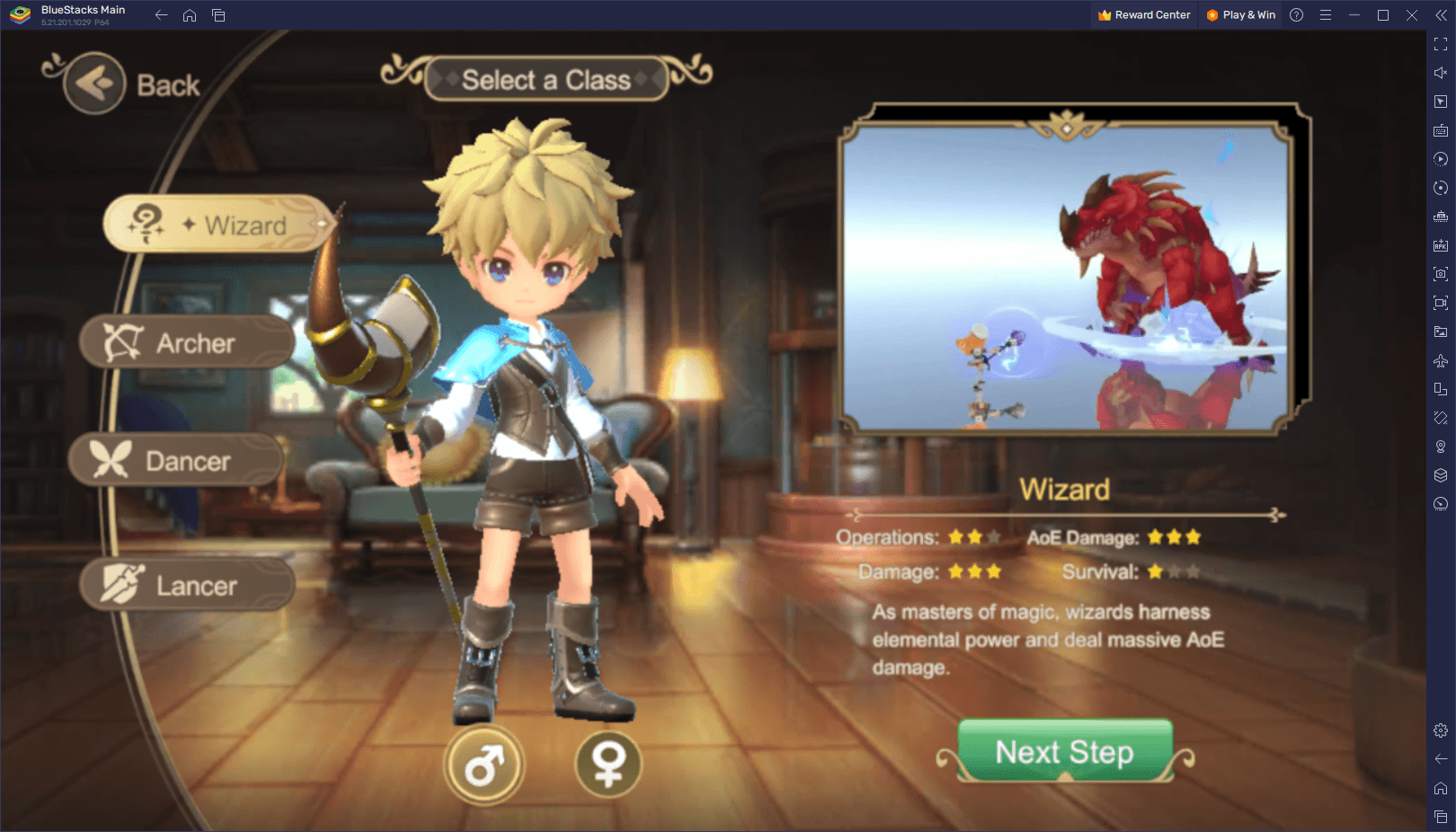1456x832 pixels.
Task: Select the male gender symbol
Action: pos(484,765)
